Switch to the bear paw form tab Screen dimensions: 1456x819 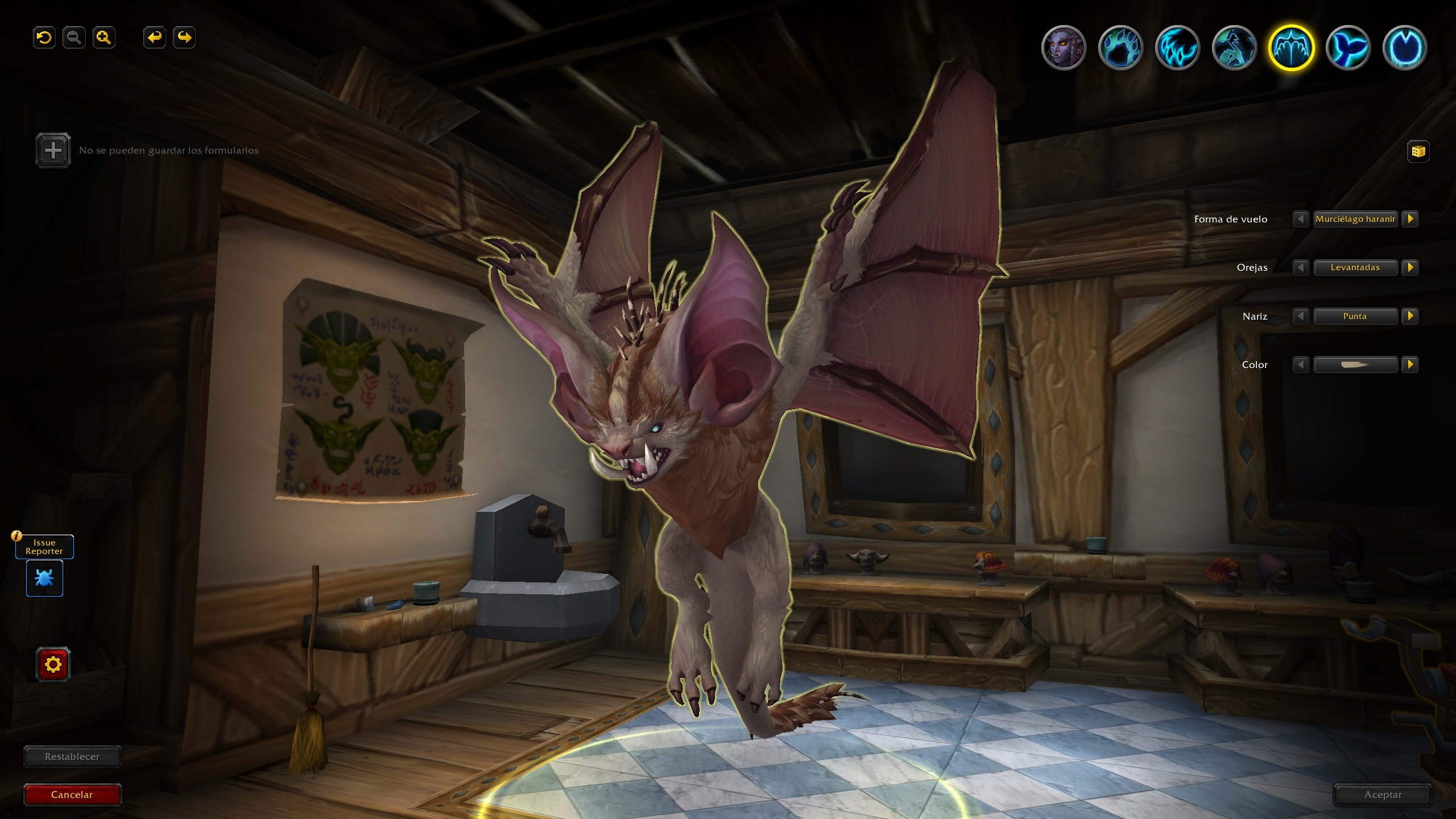pos(1120,48)
